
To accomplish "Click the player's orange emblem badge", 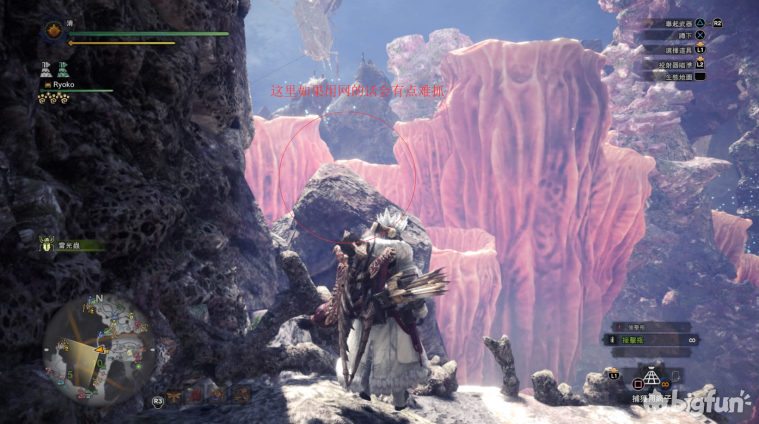I will [52, 32].
